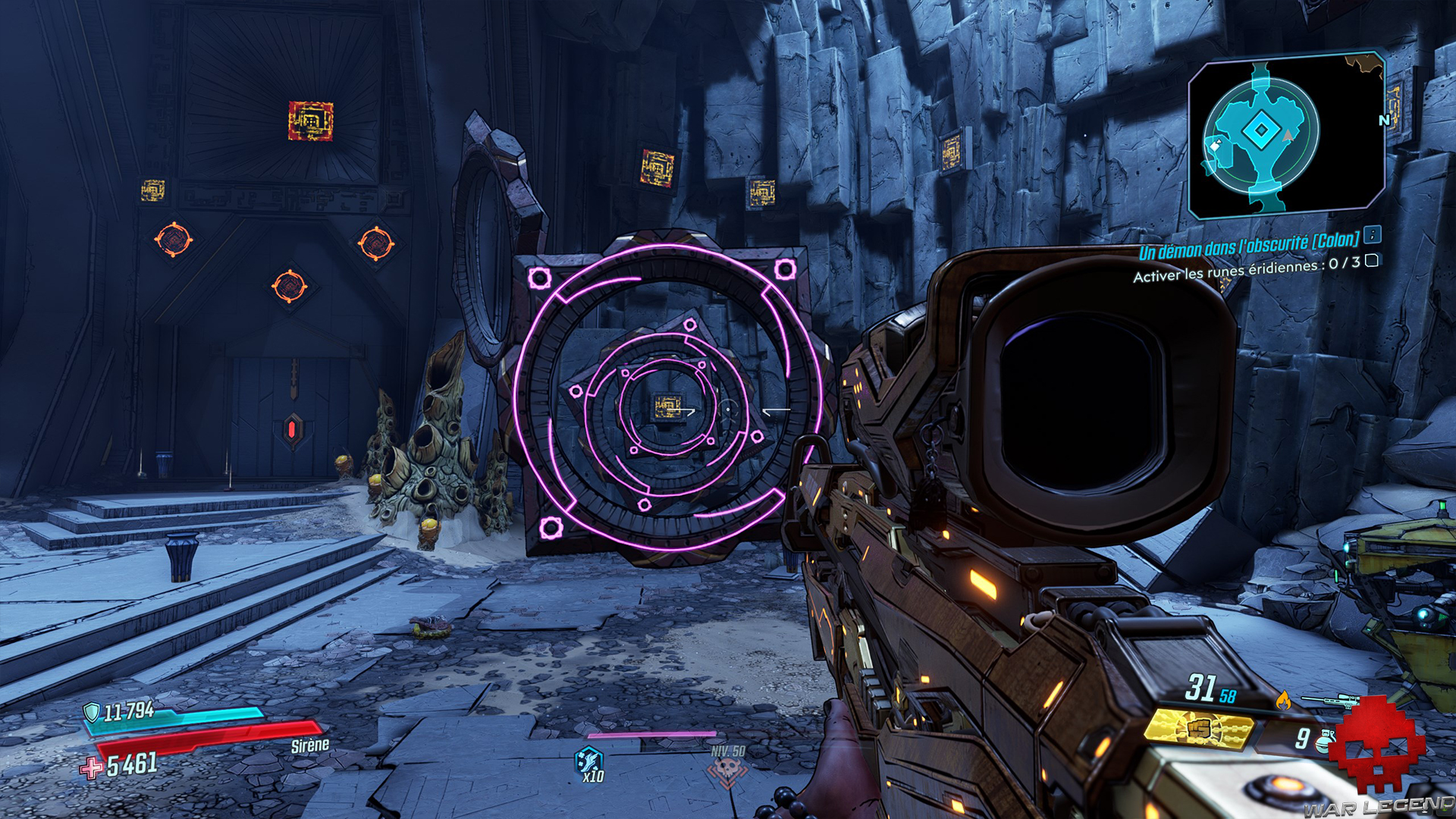The height and width of the screenshot is (819, 1456).
Task: Toggle the objective checkbox beside 0 / 3
Action: pos(1372,261)
